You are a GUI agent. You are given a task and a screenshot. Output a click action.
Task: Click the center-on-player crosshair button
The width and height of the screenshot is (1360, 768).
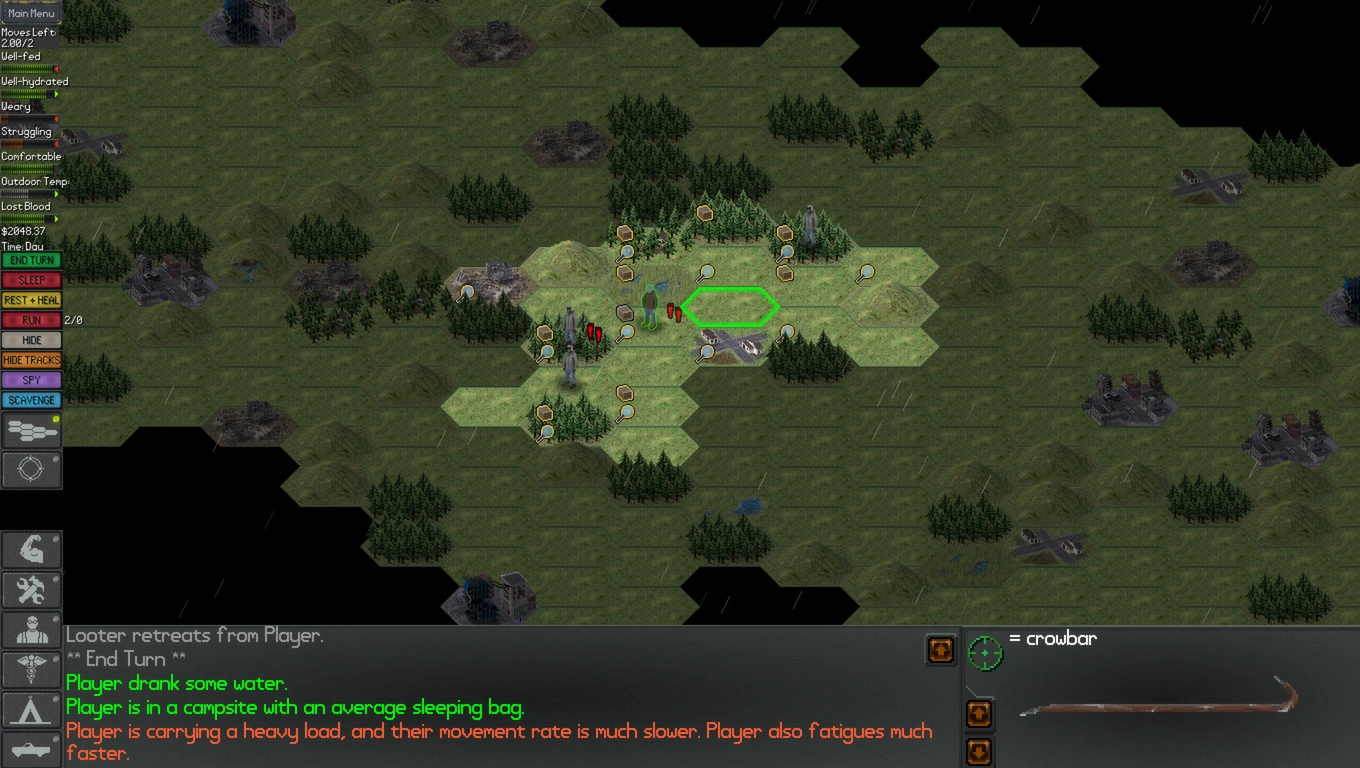pyautogui.click(x=31, y=470)
